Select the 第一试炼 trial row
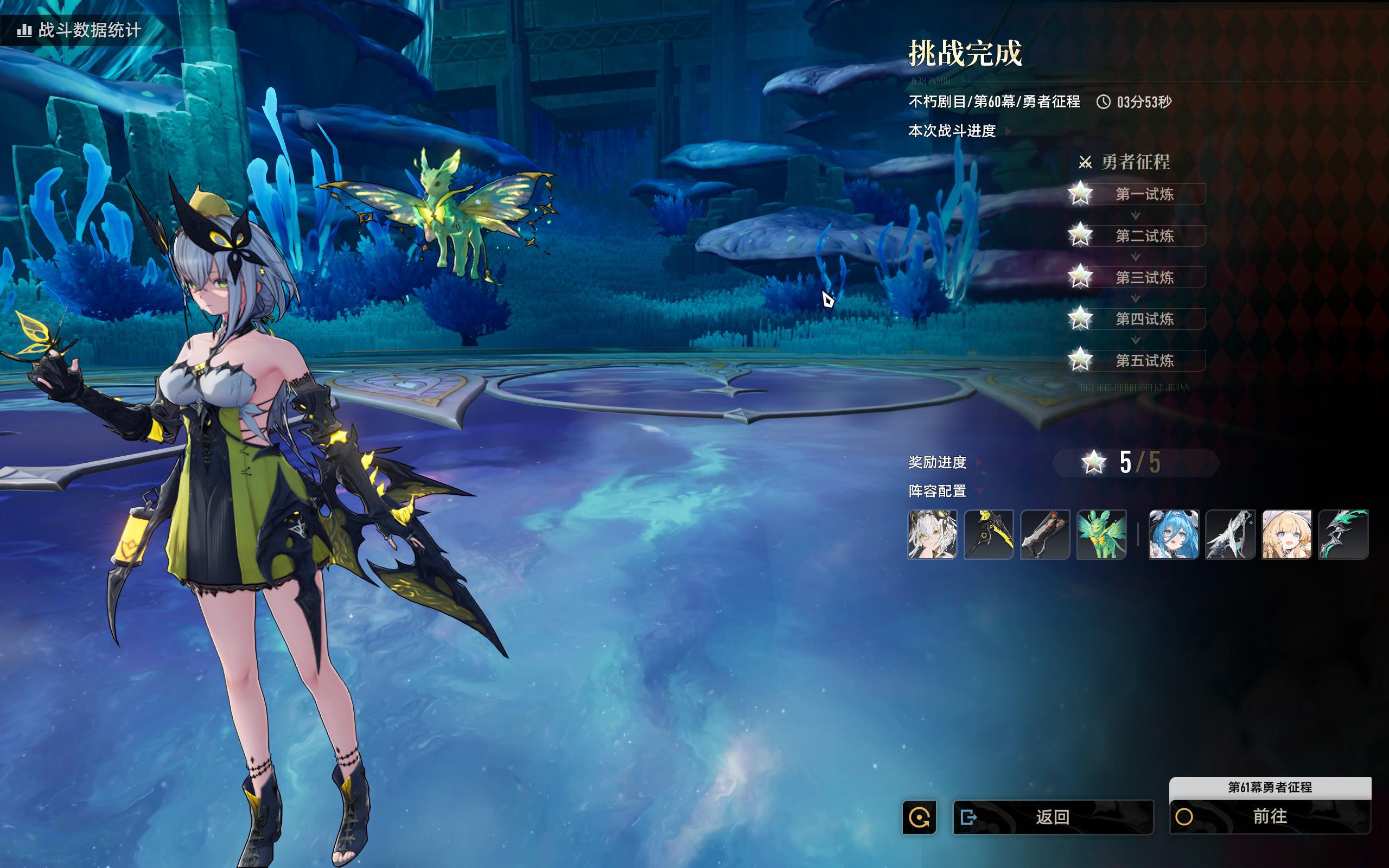This screenshot has height=868, width=1389. click(1143, 194)
